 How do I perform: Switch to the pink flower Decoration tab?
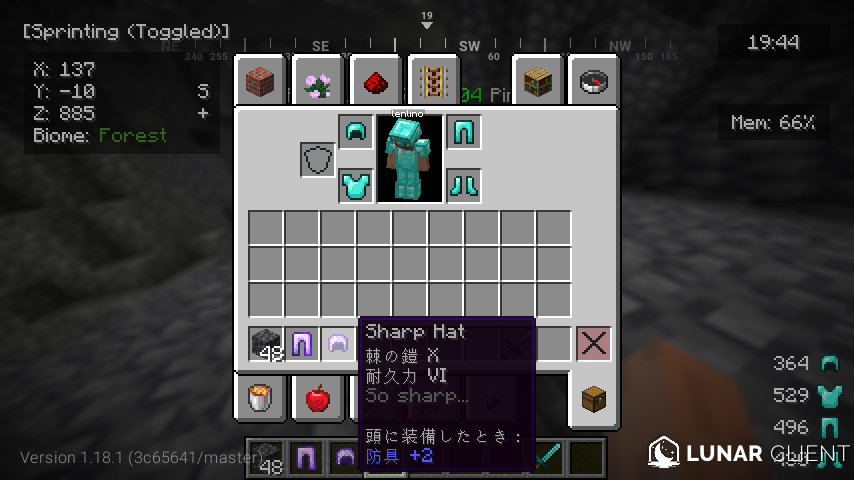[318, 79]
